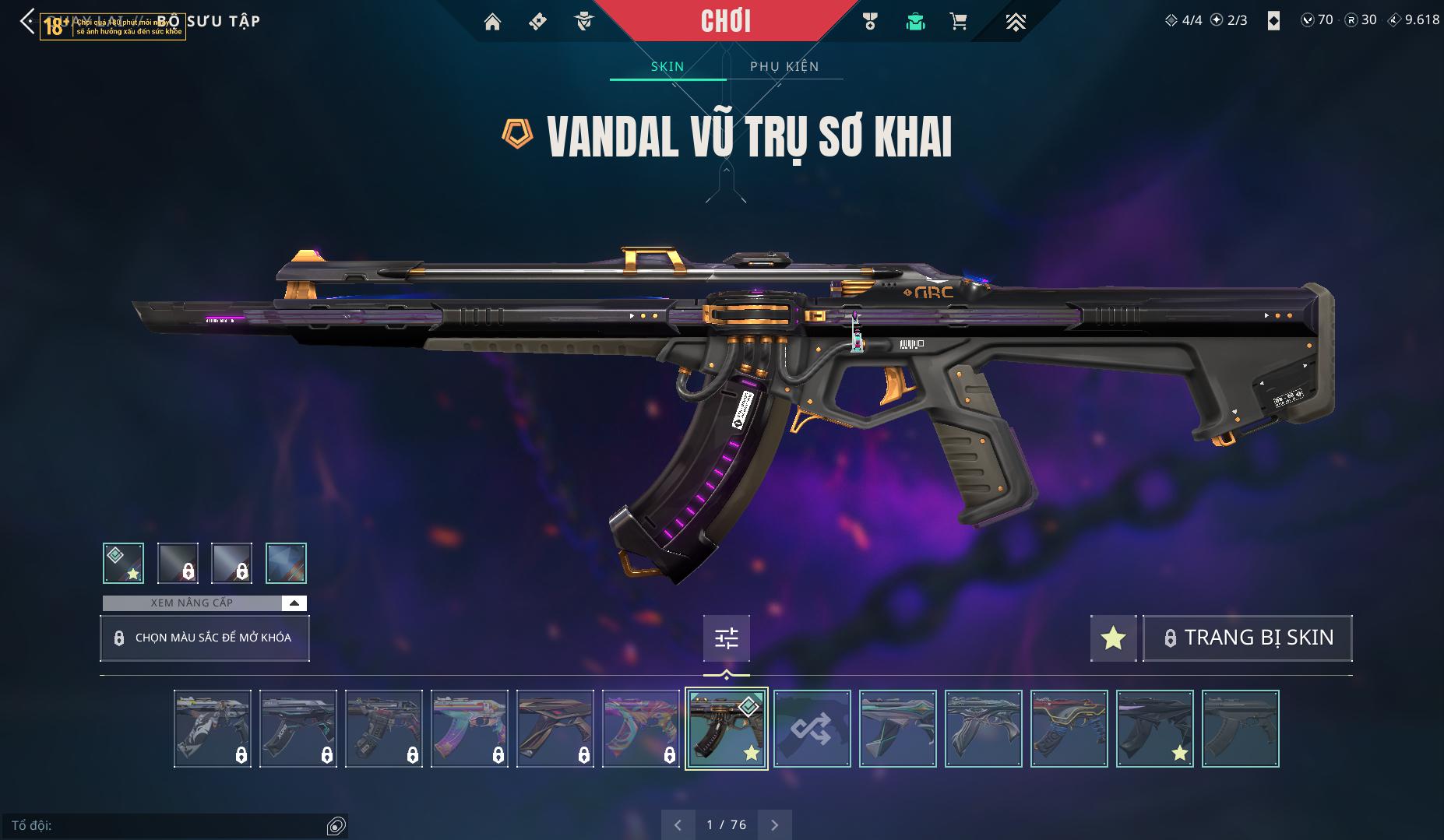Switch to the PHỤ KIỆN tab

[784, 66]
